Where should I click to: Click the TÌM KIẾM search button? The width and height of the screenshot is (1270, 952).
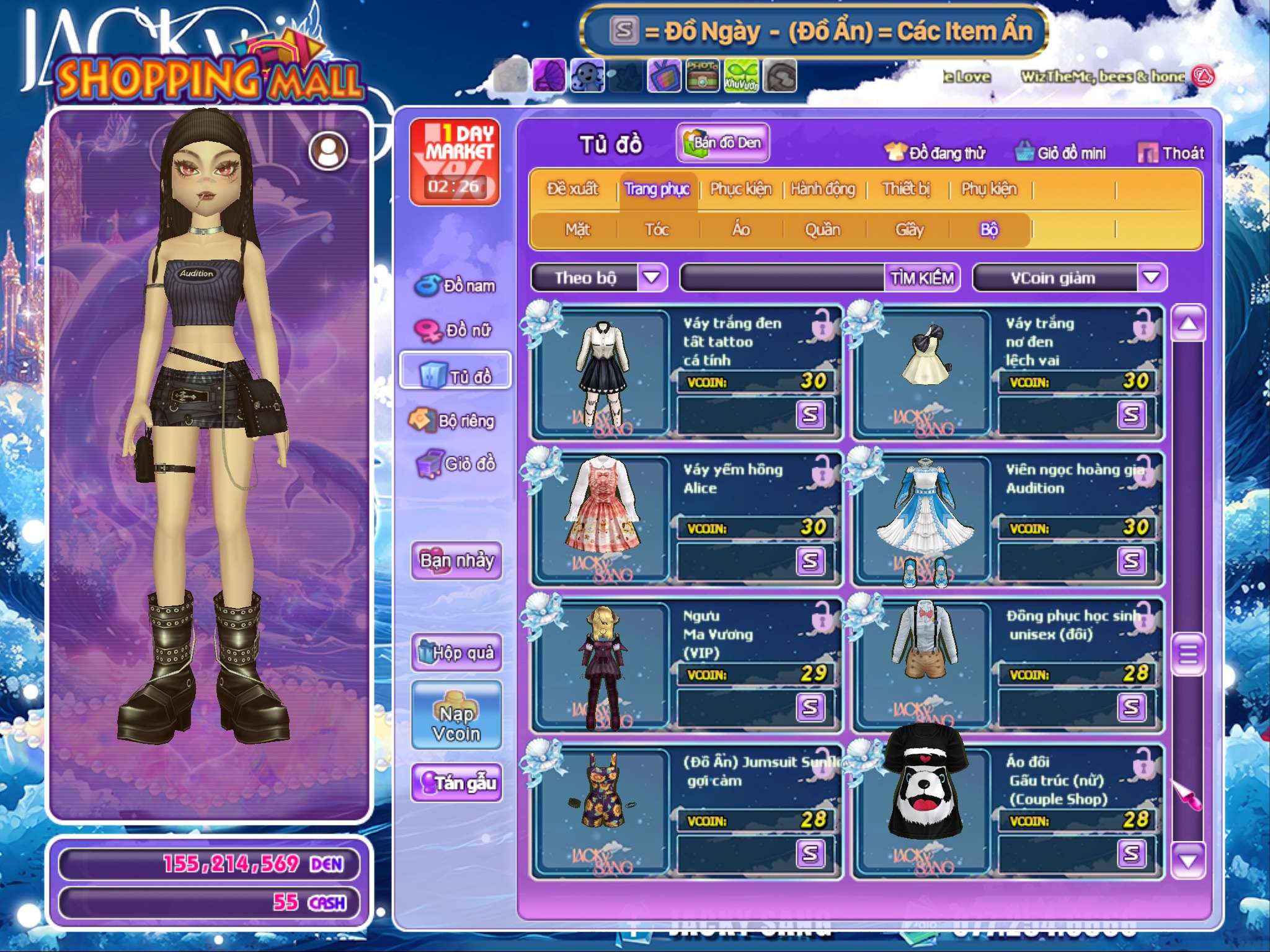pos(922,278)
